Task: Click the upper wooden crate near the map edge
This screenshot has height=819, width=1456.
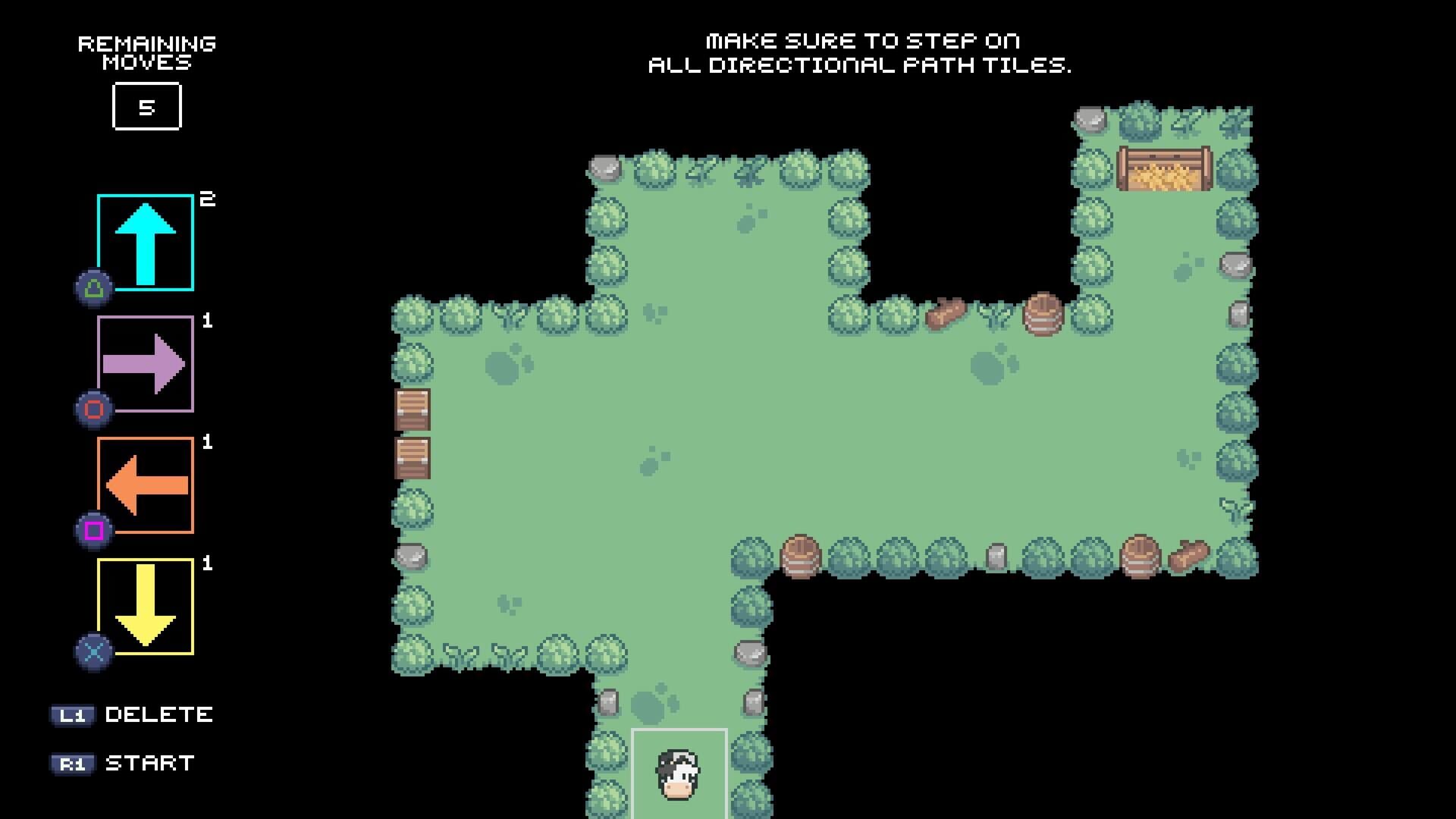Action: pos(412,409)
